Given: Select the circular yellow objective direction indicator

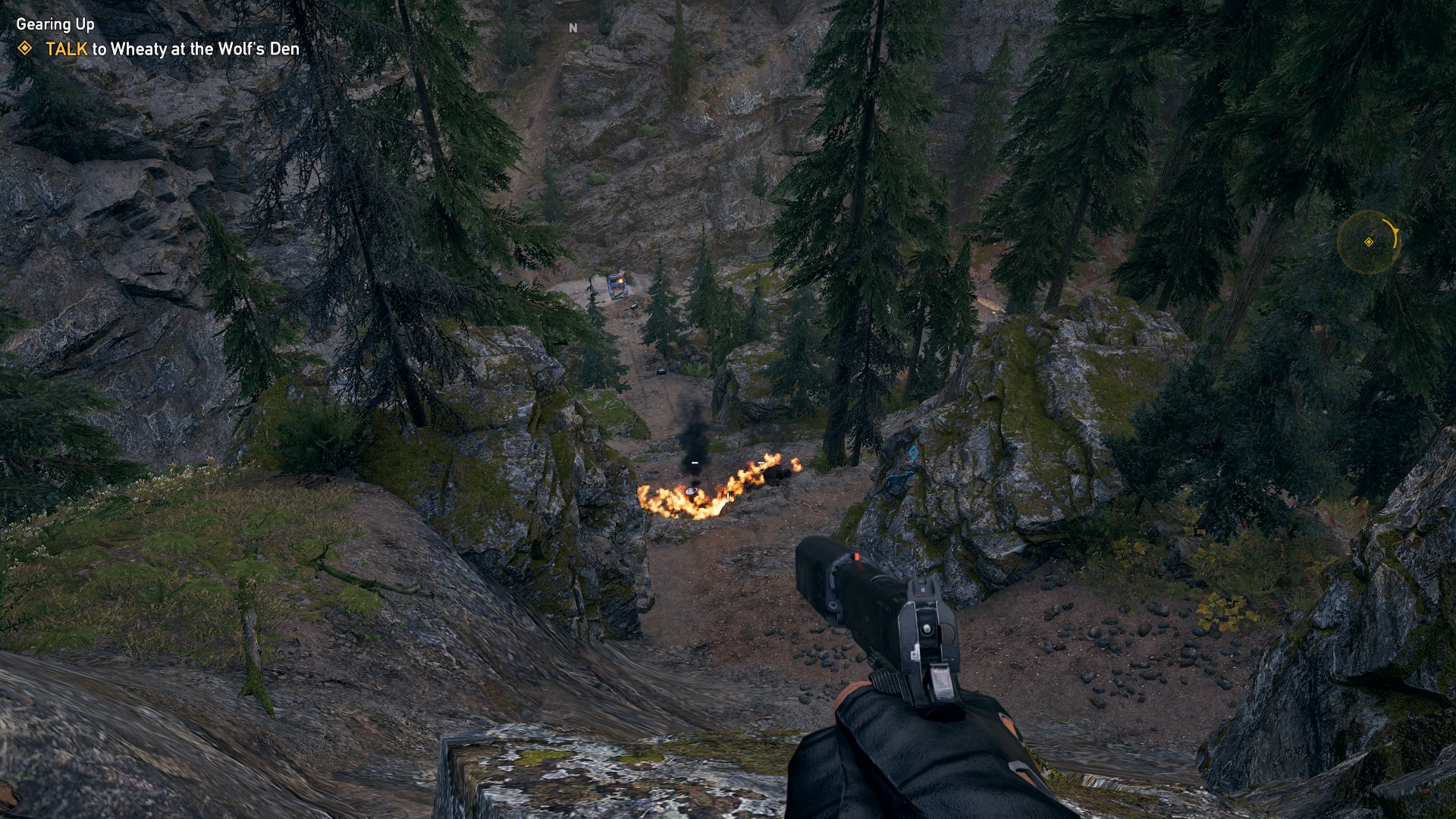Looking at the screenshot, I should 1368,242.
